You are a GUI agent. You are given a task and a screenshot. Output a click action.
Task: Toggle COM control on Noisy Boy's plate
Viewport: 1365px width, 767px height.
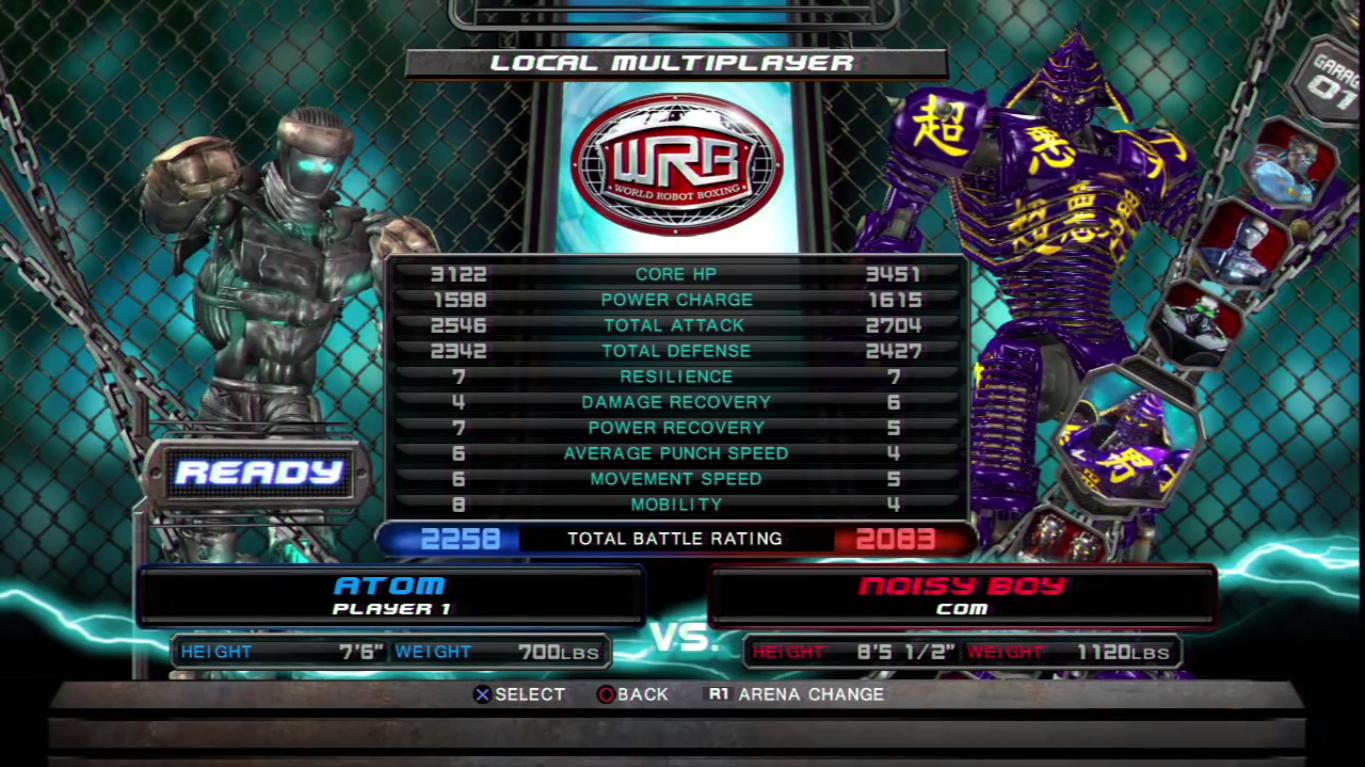click(962, 608)
